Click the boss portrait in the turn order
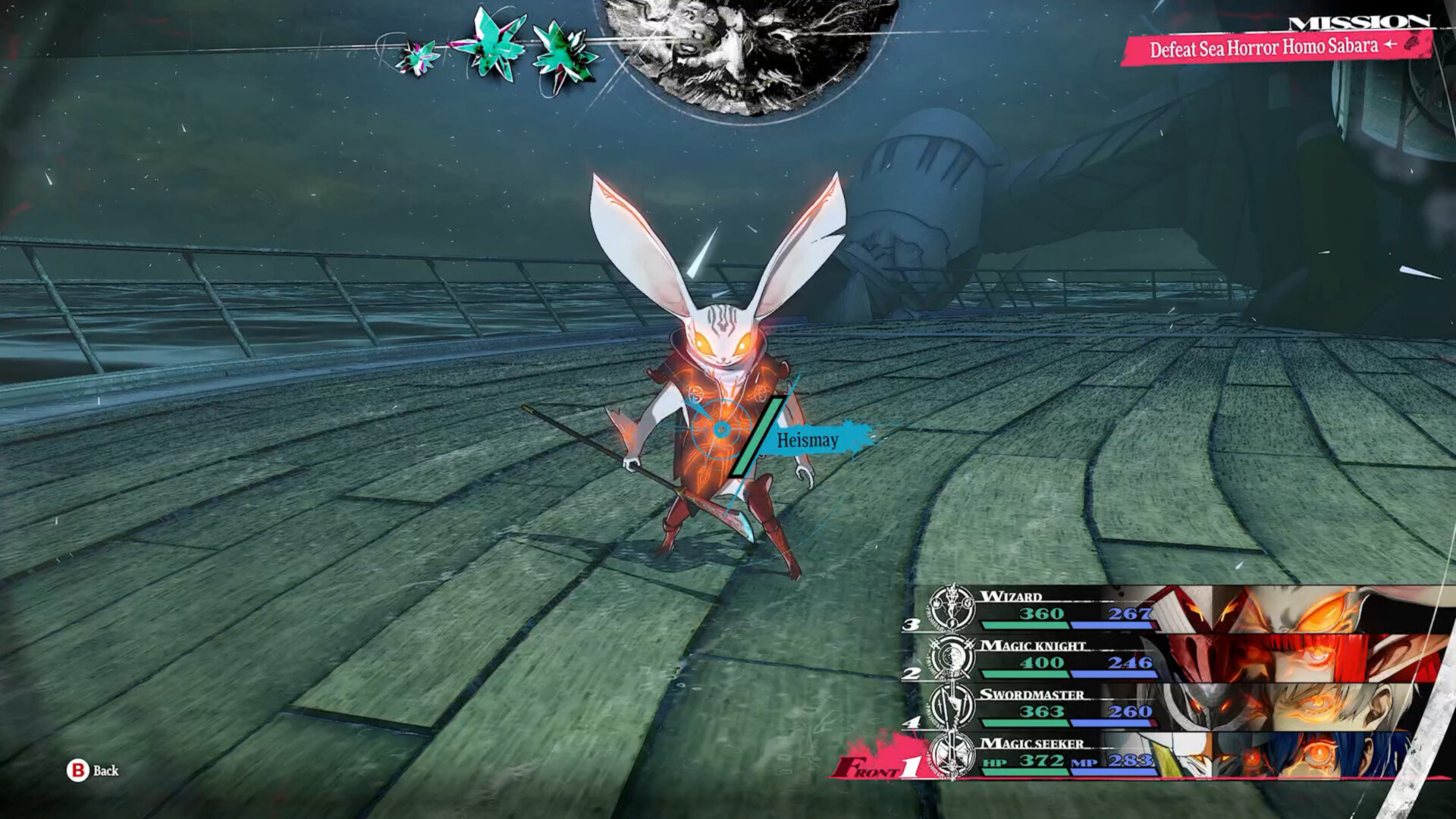1456x819 pixels. (751, 53)
